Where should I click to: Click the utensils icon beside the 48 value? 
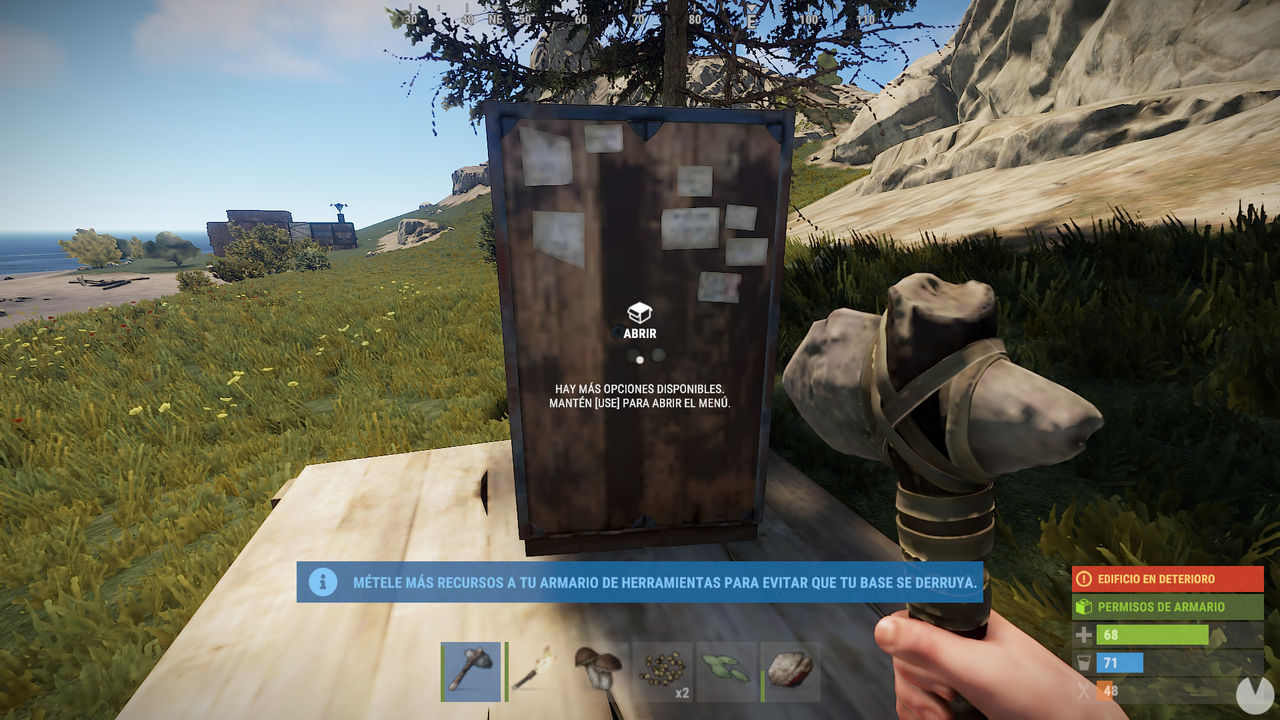(1082, 690)
